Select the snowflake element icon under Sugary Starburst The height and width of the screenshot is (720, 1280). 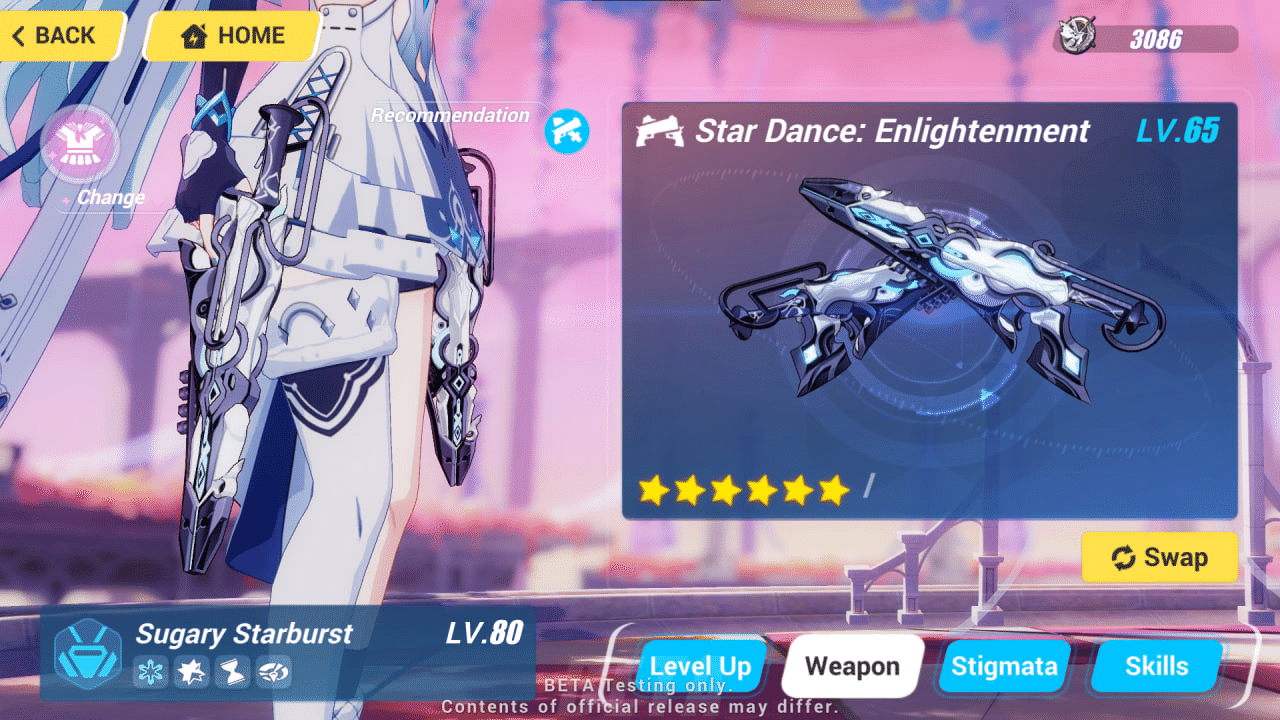[150, 673]
